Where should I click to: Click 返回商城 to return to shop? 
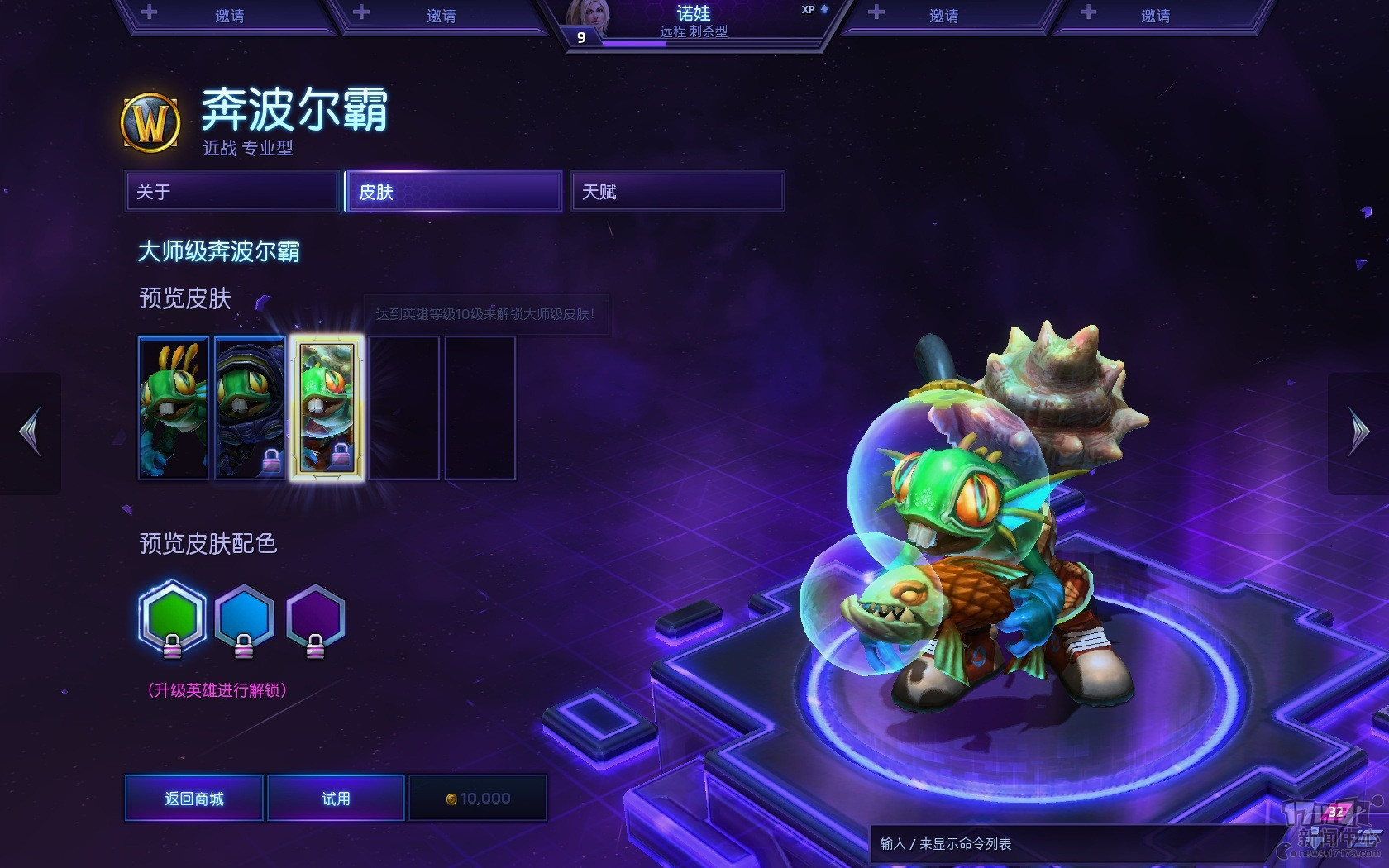click(x=194, y=798)
